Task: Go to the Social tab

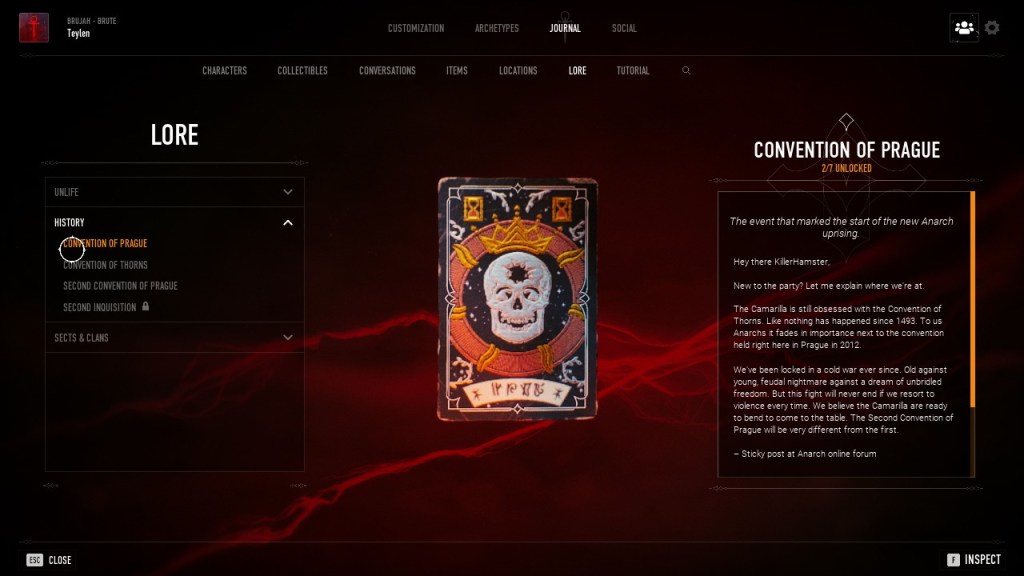Action: click(624, 28)
